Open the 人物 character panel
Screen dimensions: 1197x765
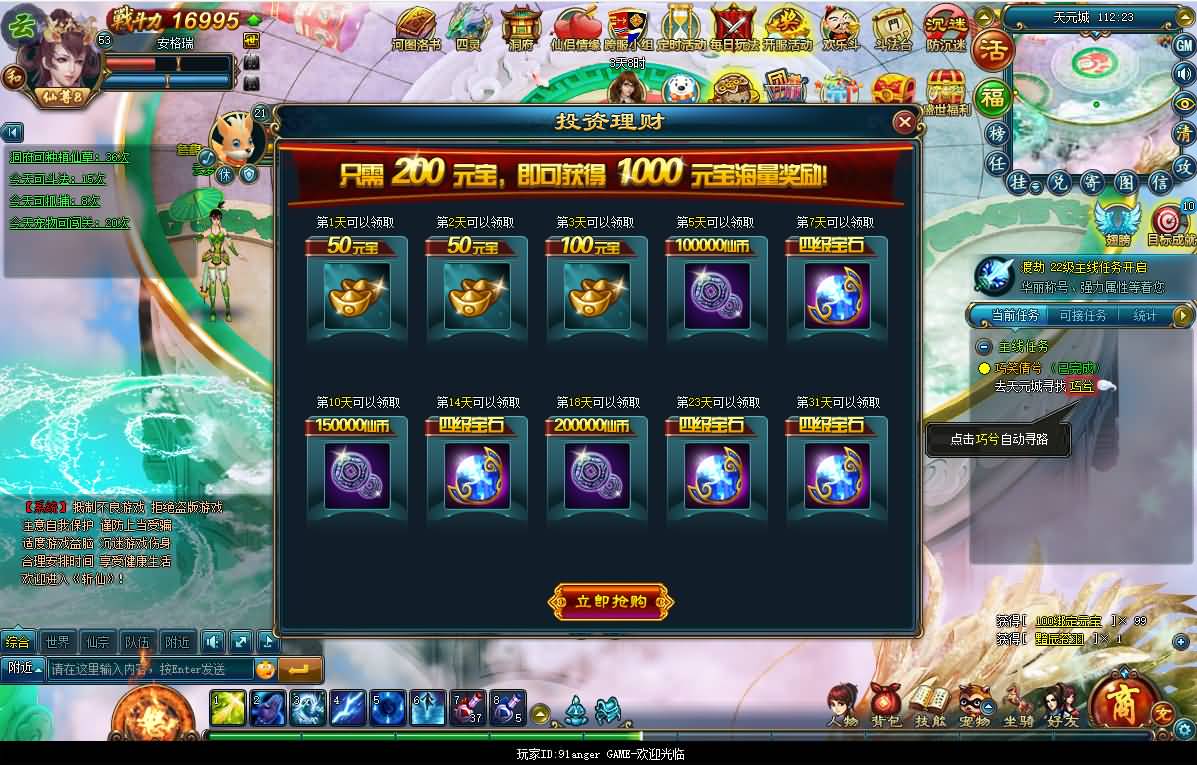pyautogui.click(x=842, y=705)
